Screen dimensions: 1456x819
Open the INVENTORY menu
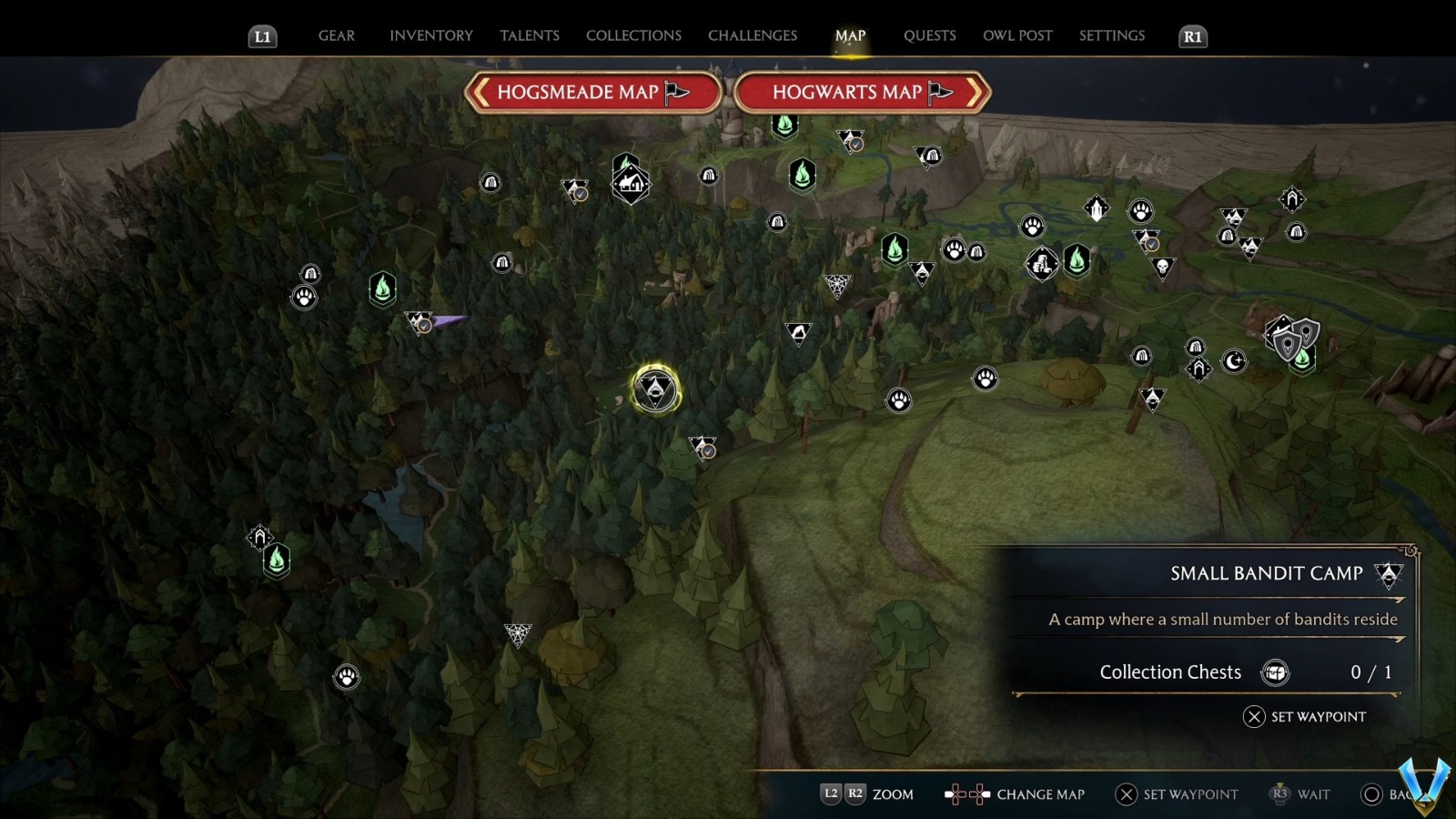431,35
